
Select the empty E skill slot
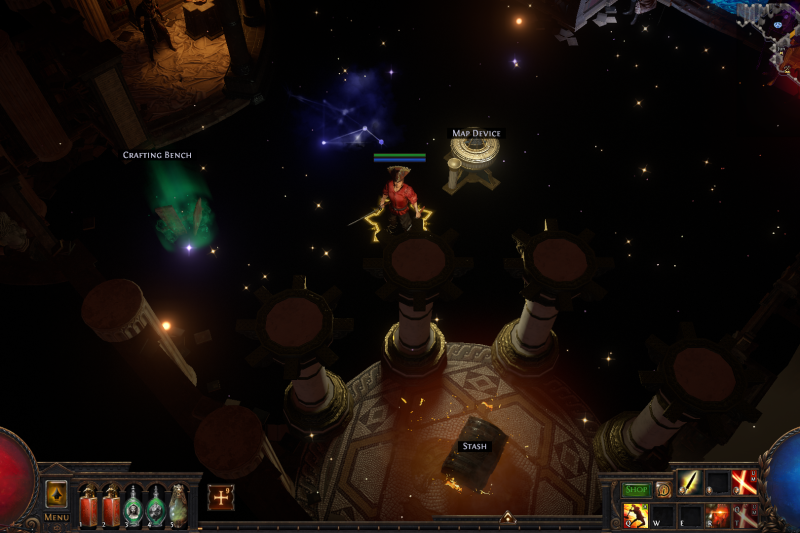(x=691, y=515)
